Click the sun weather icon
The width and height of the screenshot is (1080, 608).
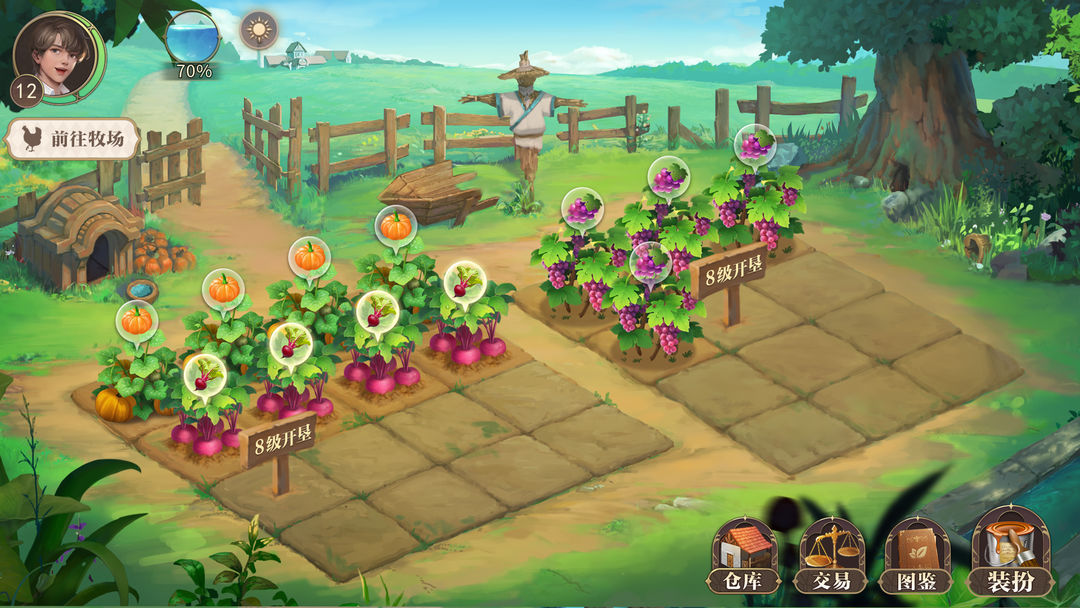point(259,30)
